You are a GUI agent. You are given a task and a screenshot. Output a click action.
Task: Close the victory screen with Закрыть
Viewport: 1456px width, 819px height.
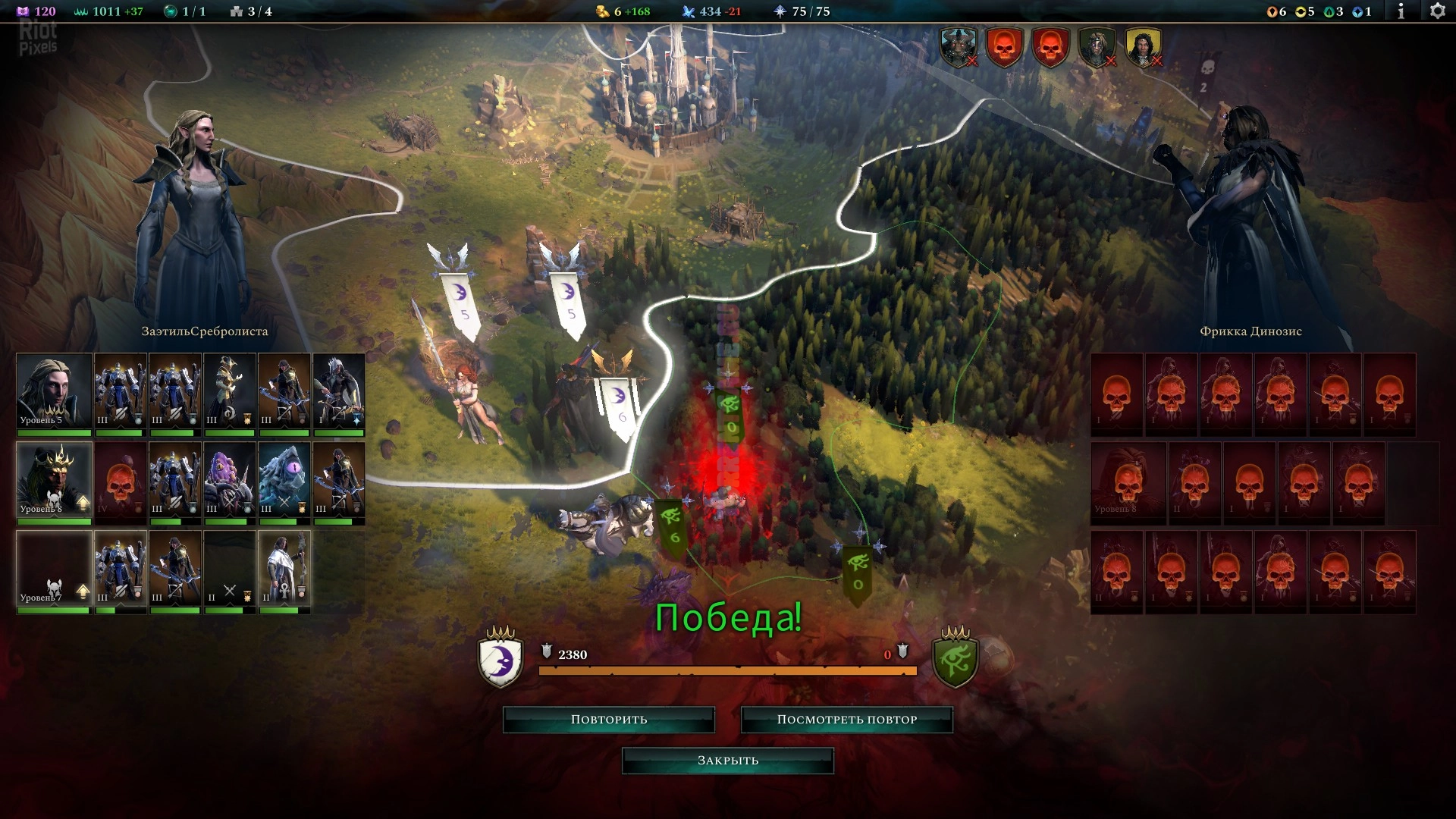pos(728,761)
